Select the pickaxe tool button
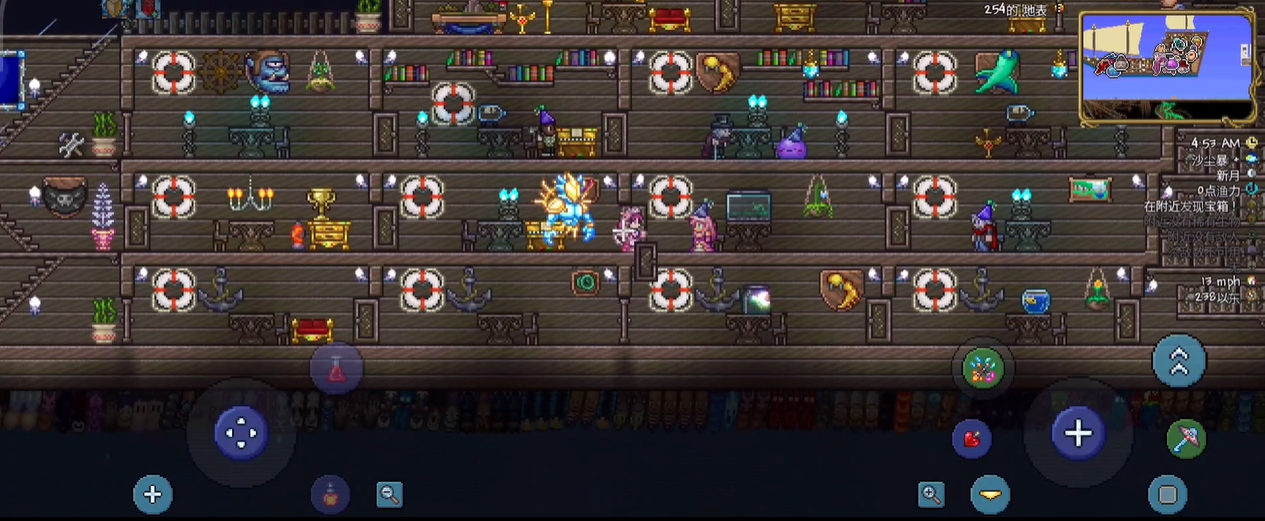This screenshot has height=521, width=1265. coord(1186,438)
